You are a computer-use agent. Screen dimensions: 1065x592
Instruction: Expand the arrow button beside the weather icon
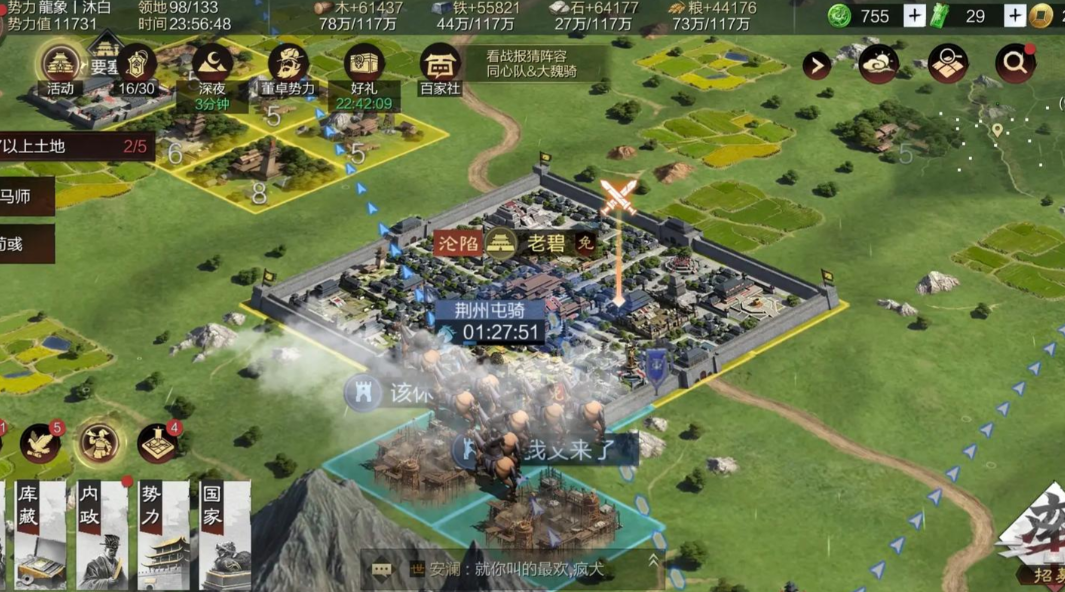point(817,66)
